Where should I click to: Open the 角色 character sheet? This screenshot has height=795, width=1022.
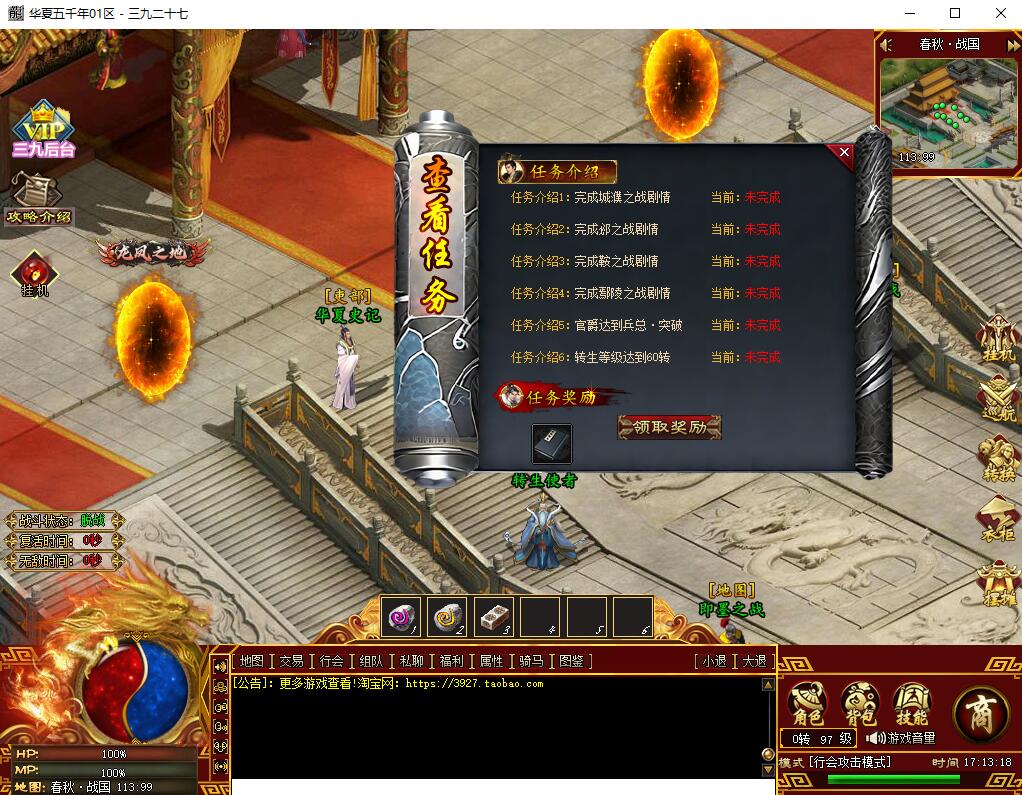tap(808, 705)
